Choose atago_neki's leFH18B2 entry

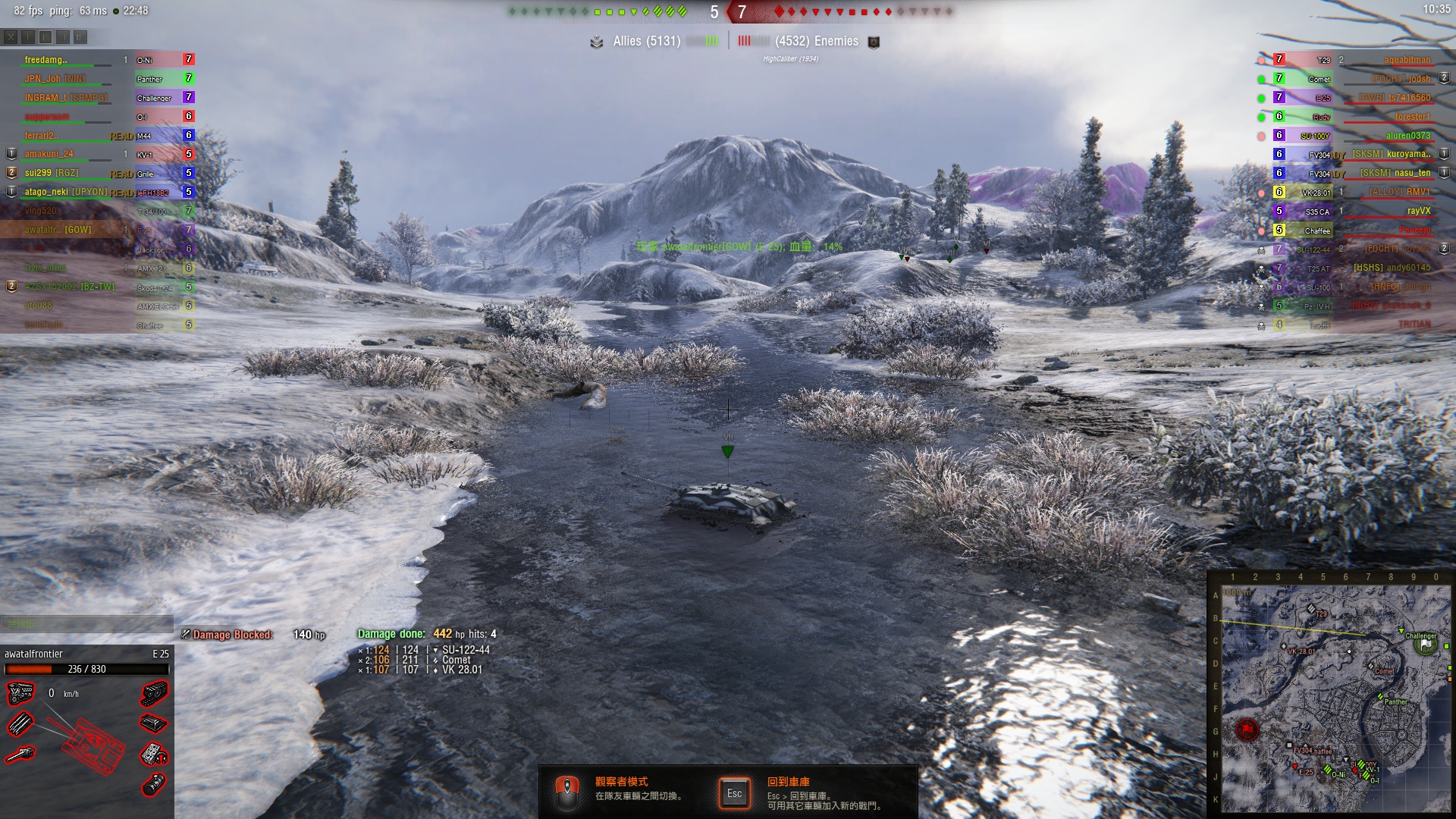pos(99,193)
